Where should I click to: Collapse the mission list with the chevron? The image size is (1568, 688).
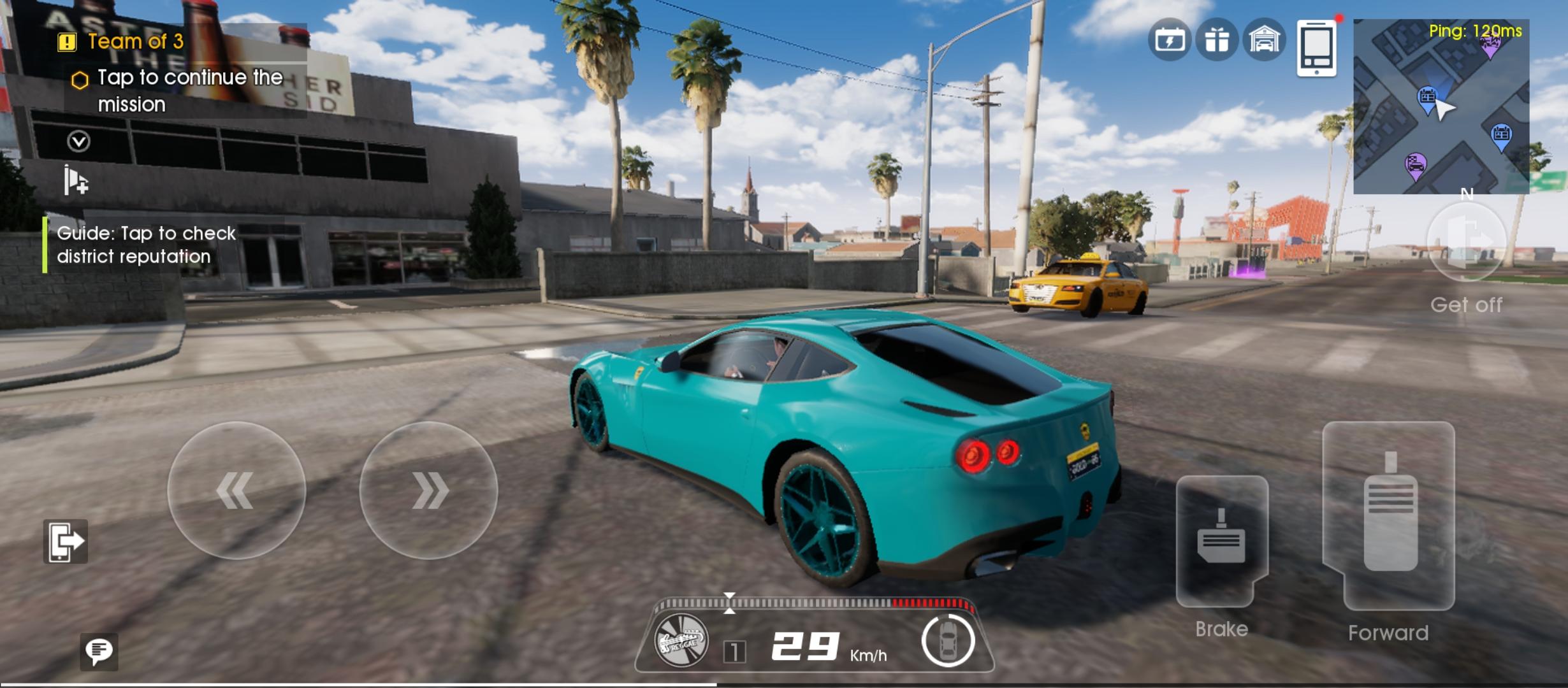pos(79,141)
